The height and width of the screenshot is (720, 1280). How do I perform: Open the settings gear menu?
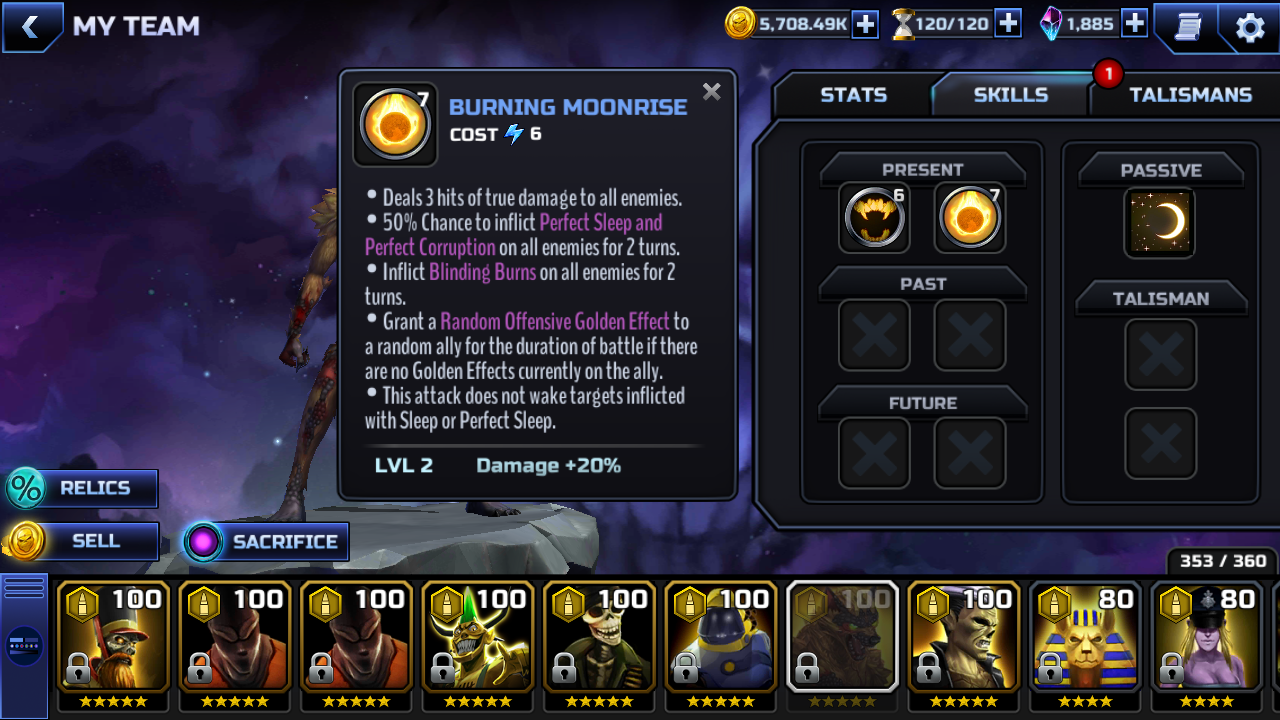point(1250,27)
